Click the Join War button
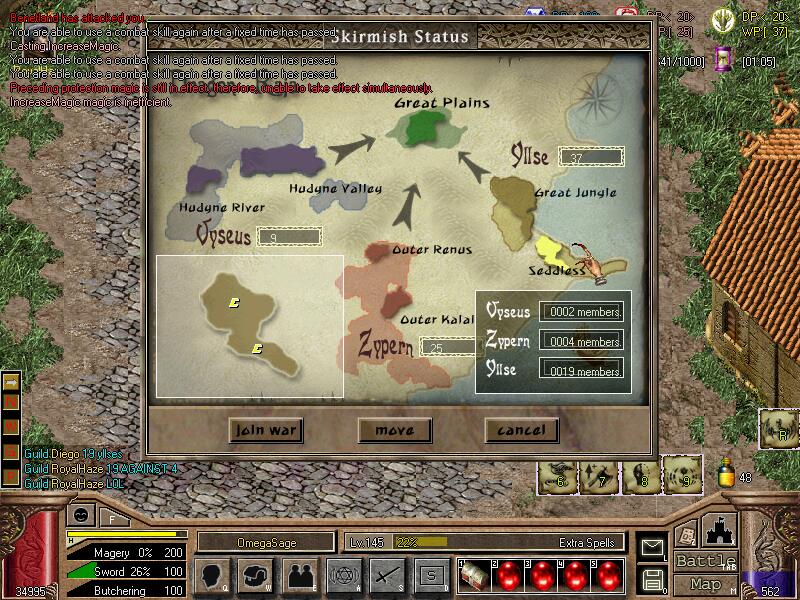The image size is (800, 600). coord(264,430)
